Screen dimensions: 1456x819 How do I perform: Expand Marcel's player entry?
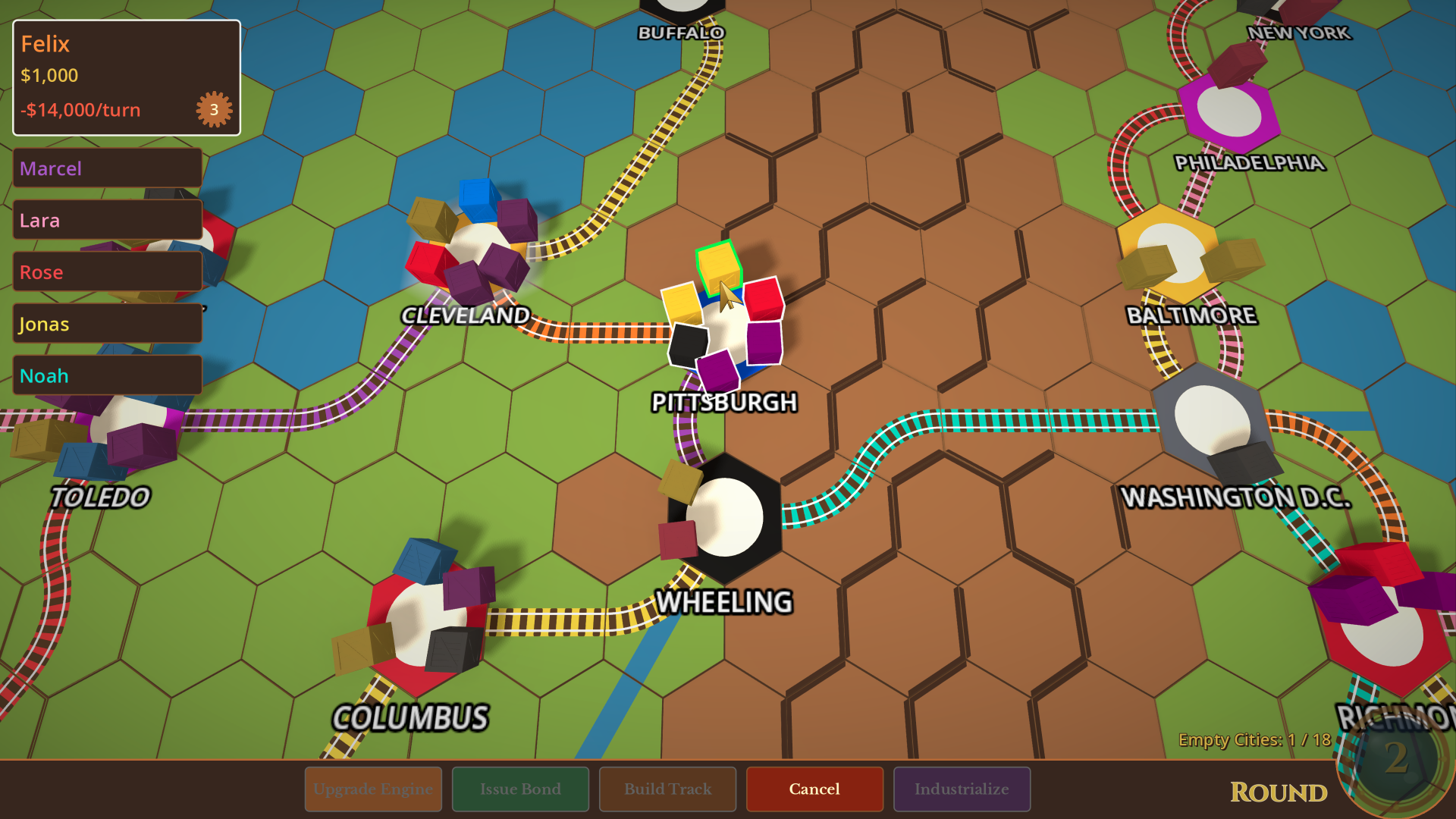pyautogui.click(x=106, y=168)
